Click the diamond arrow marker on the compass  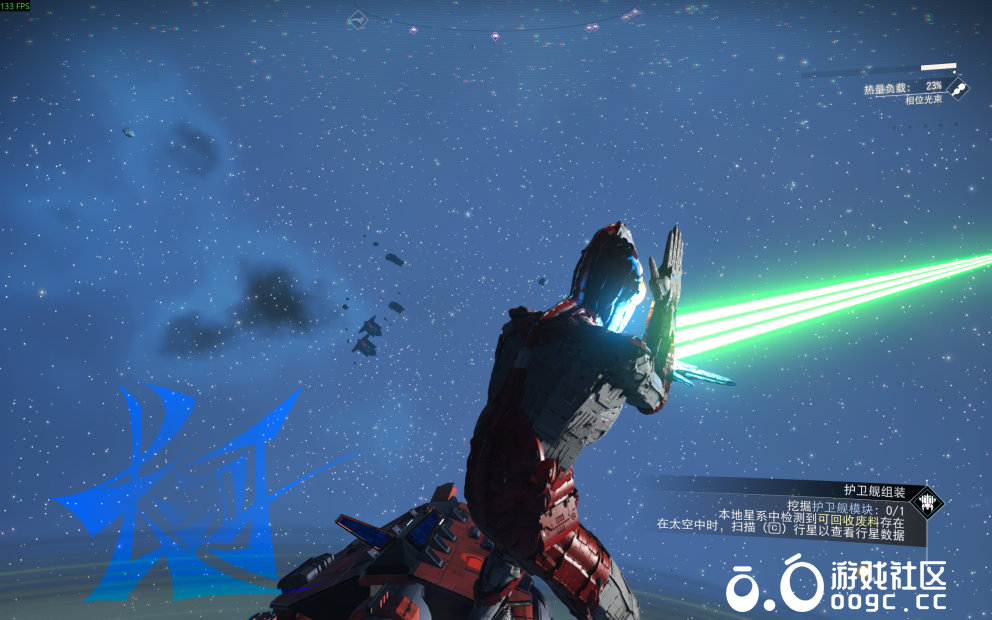pyautogui.click(x=357, y=19)
